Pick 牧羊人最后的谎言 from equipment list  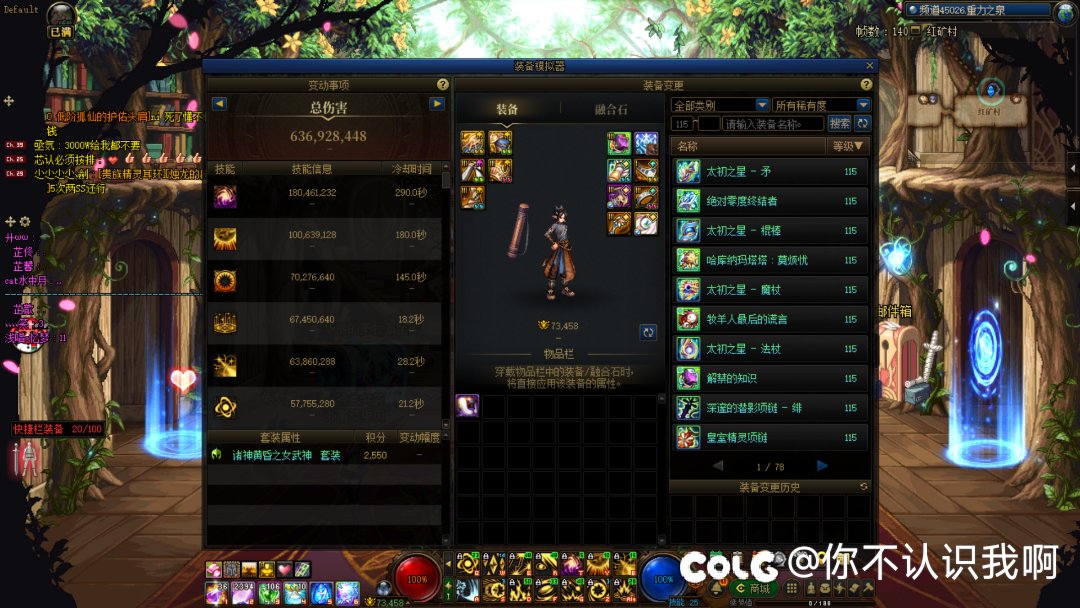click(x=770, y=320)
